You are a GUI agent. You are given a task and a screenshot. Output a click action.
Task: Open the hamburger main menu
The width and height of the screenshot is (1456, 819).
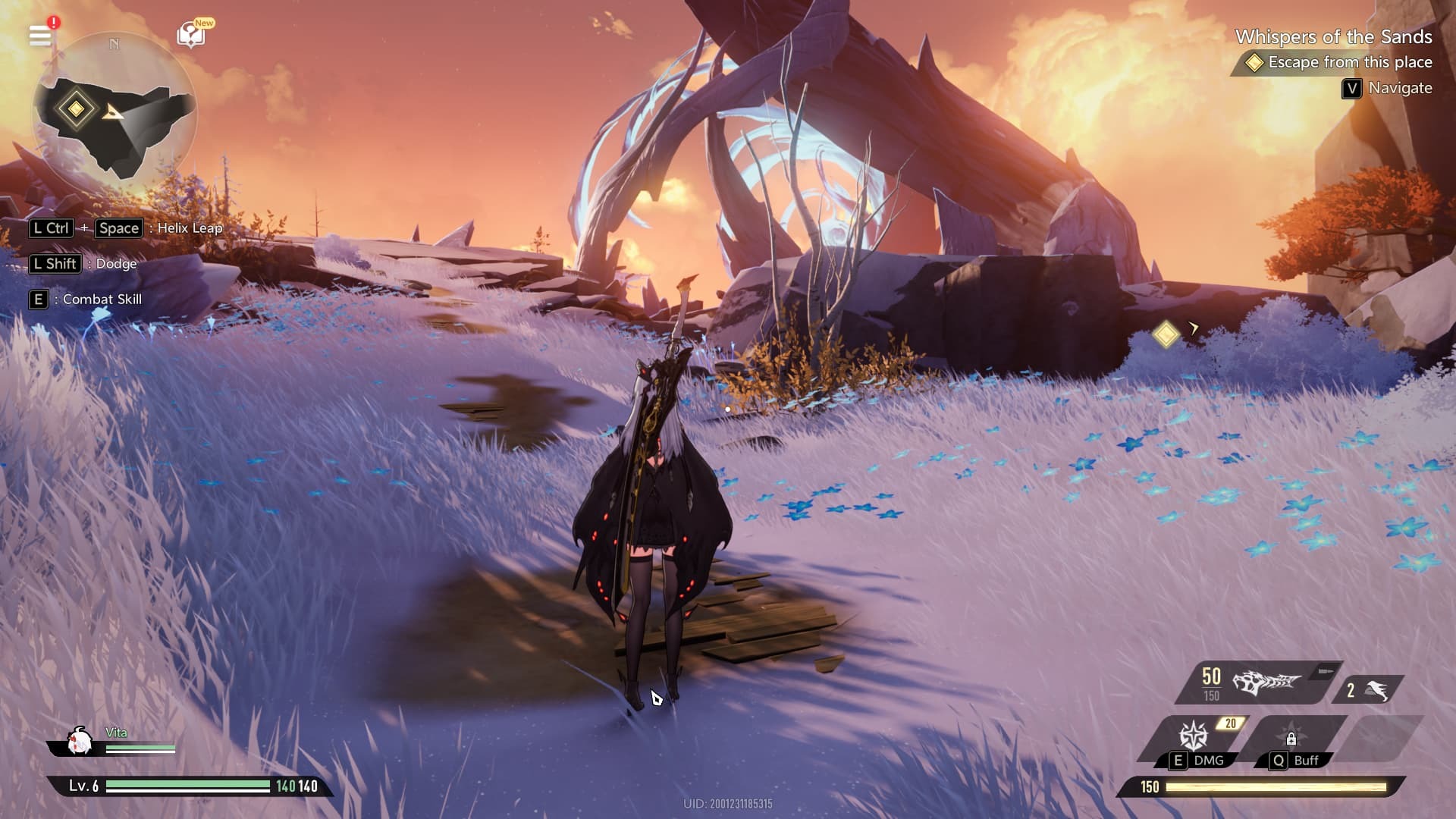(40, 35)
